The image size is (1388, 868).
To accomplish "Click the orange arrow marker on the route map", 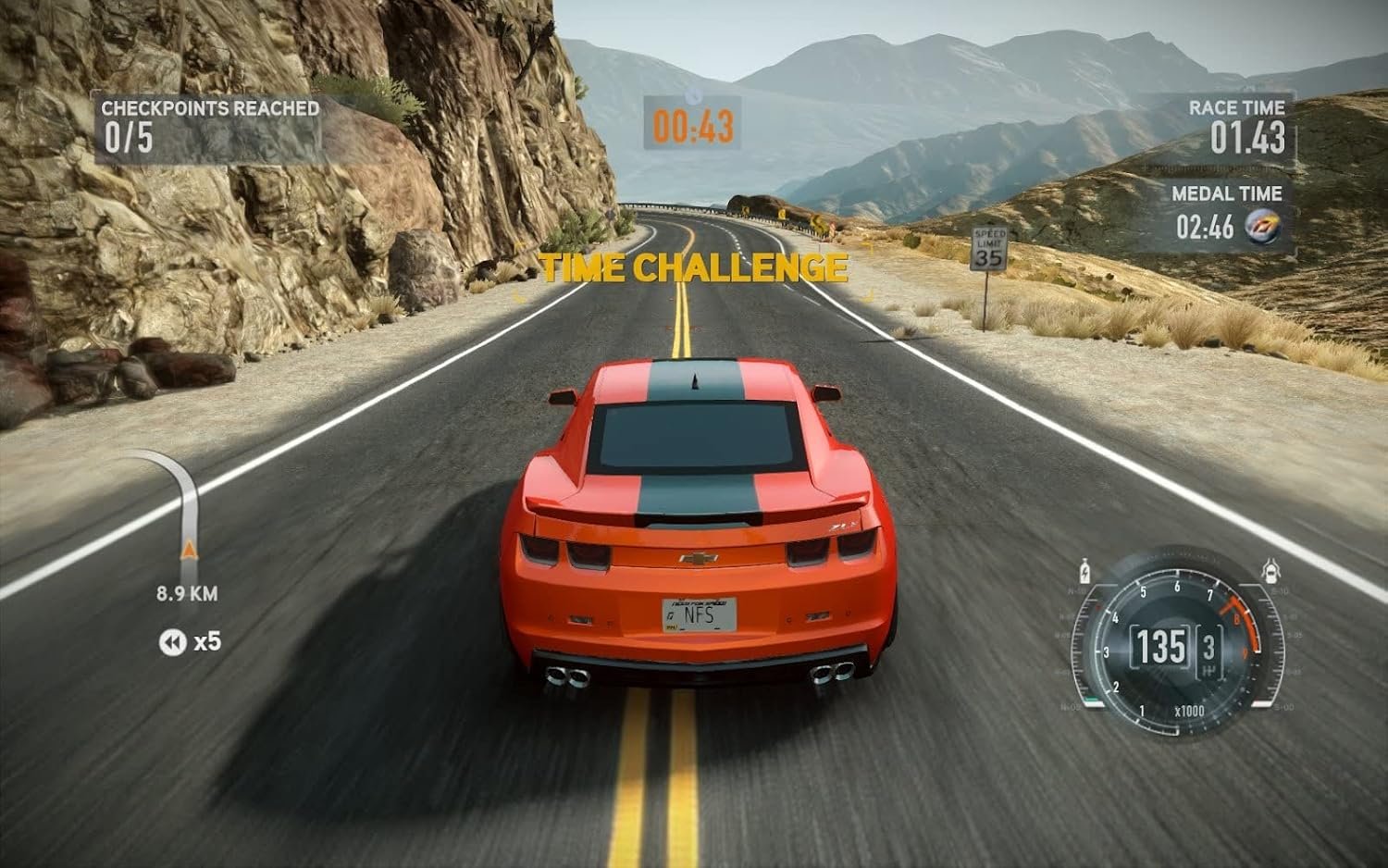I will click(189, 550).
